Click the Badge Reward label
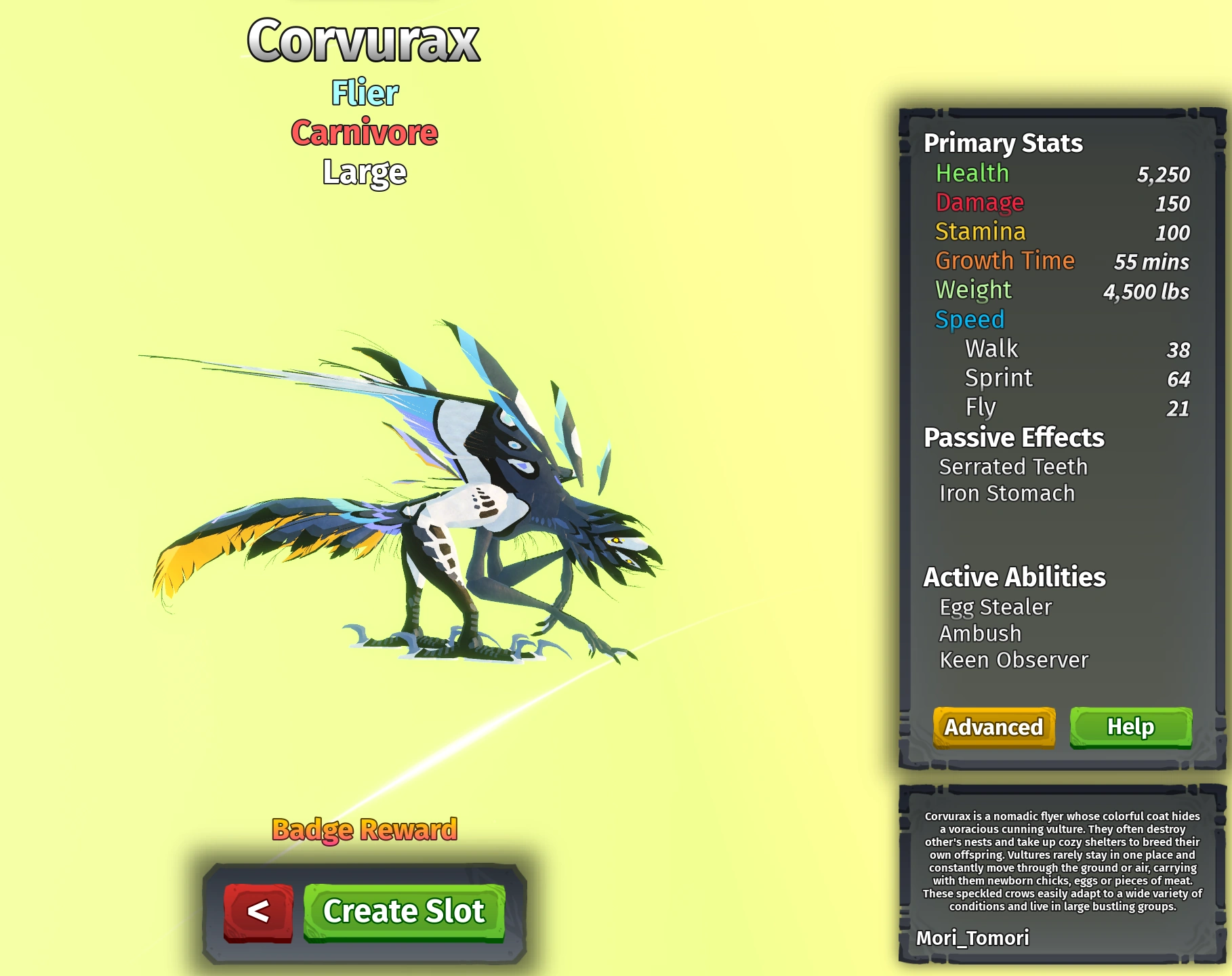This screenshot has width=1232, height=976. click(365, 828)
